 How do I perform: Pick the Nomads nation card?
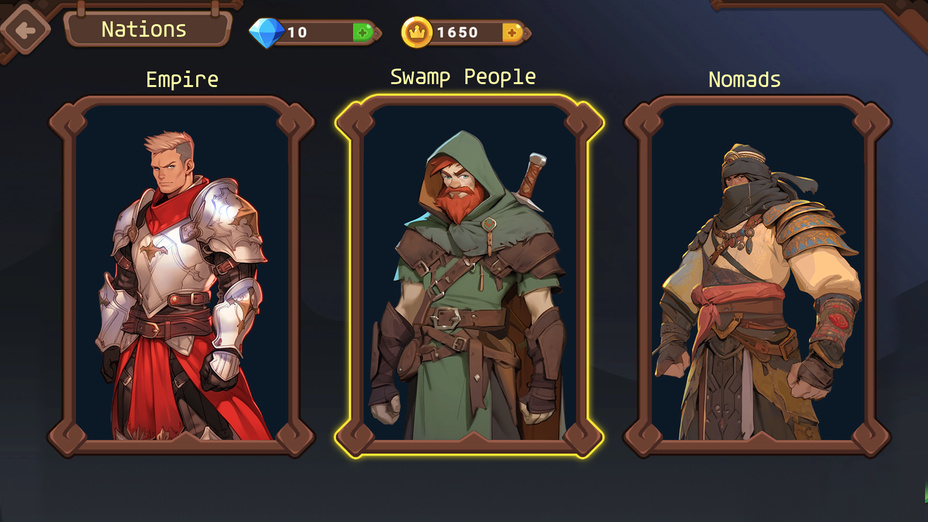757,275
